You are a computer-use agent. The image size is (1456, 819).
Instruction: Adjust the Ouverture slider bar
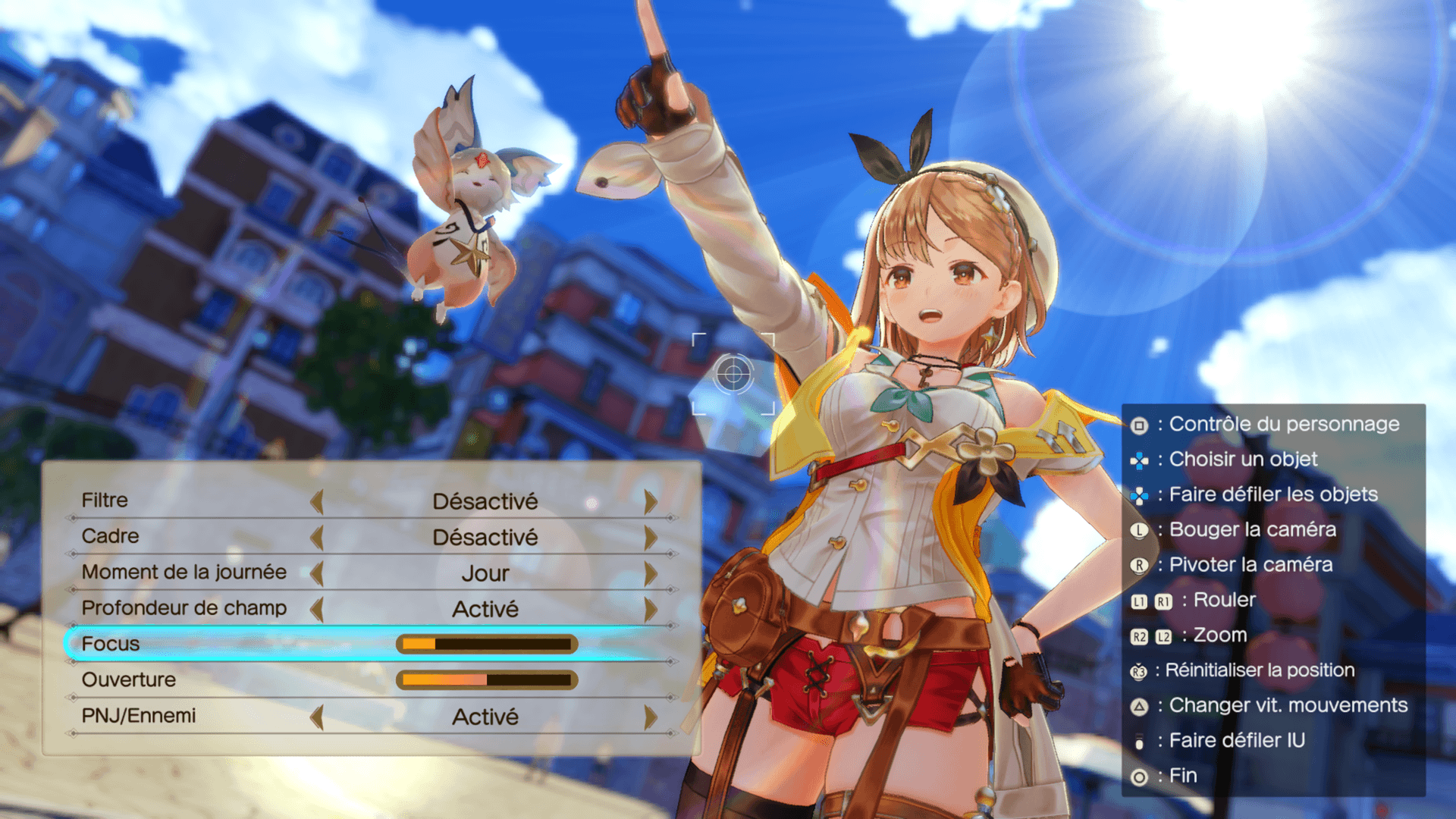pyautogui.click(x=487, y=680)
